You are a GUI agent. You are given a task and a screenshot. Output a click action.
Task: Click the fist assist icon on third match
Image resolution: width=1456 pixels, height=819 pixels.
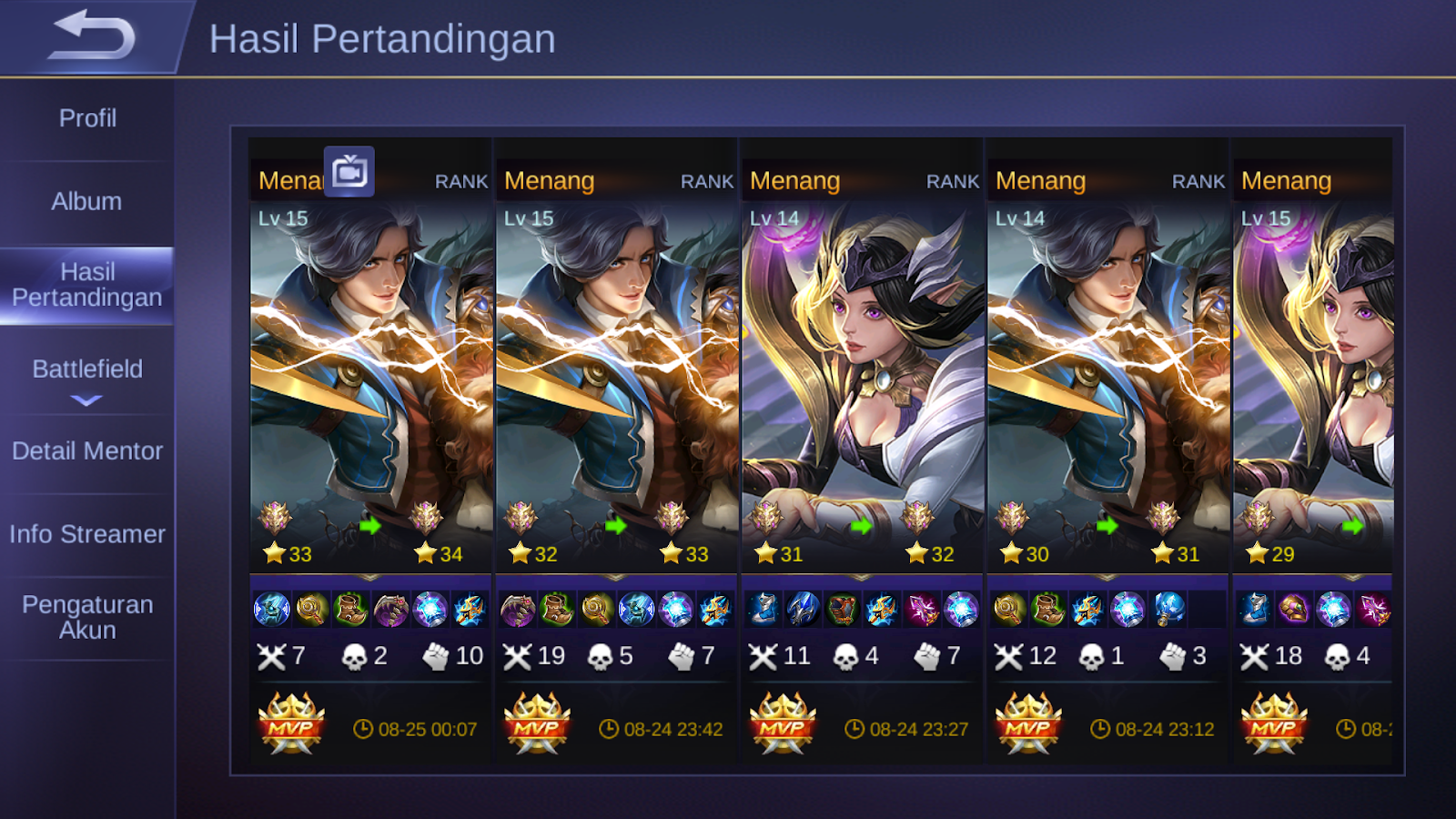pyautogui.click(x=926, y=655)
